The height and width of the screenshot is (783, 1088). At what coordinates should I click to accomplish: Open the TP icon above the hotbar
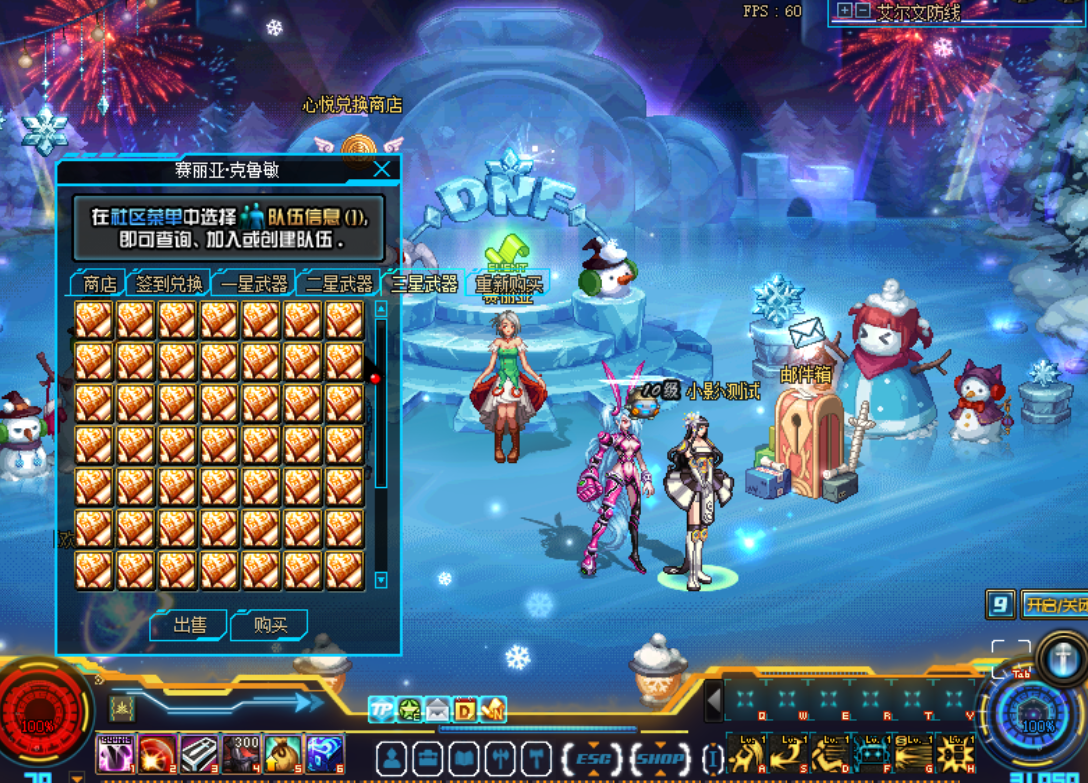[381, 710]
